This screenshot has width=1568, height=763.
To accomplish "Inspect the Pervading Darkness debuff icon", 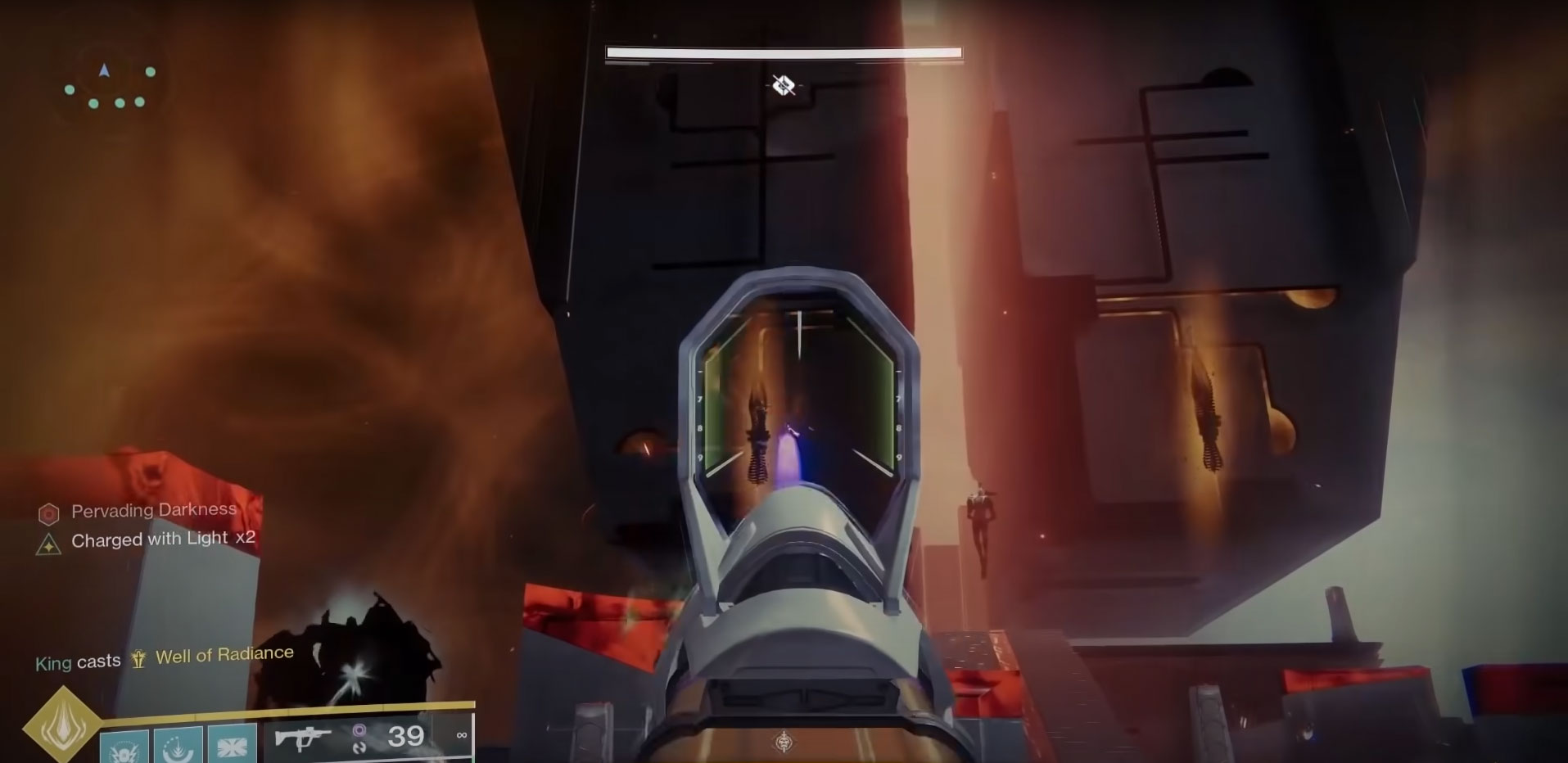I will click(49, 514).
